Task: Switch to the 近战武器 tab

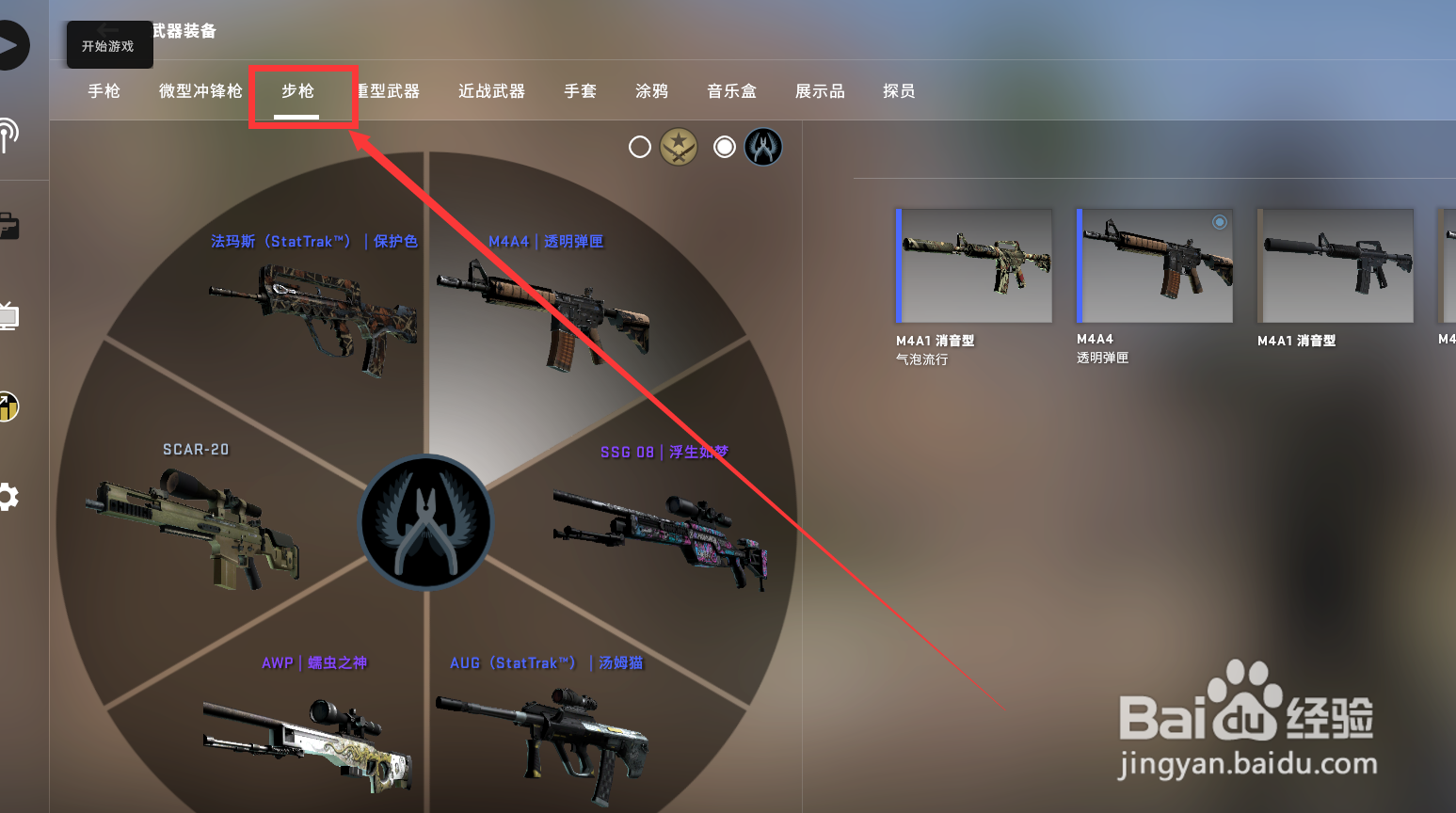Action: 490,91
